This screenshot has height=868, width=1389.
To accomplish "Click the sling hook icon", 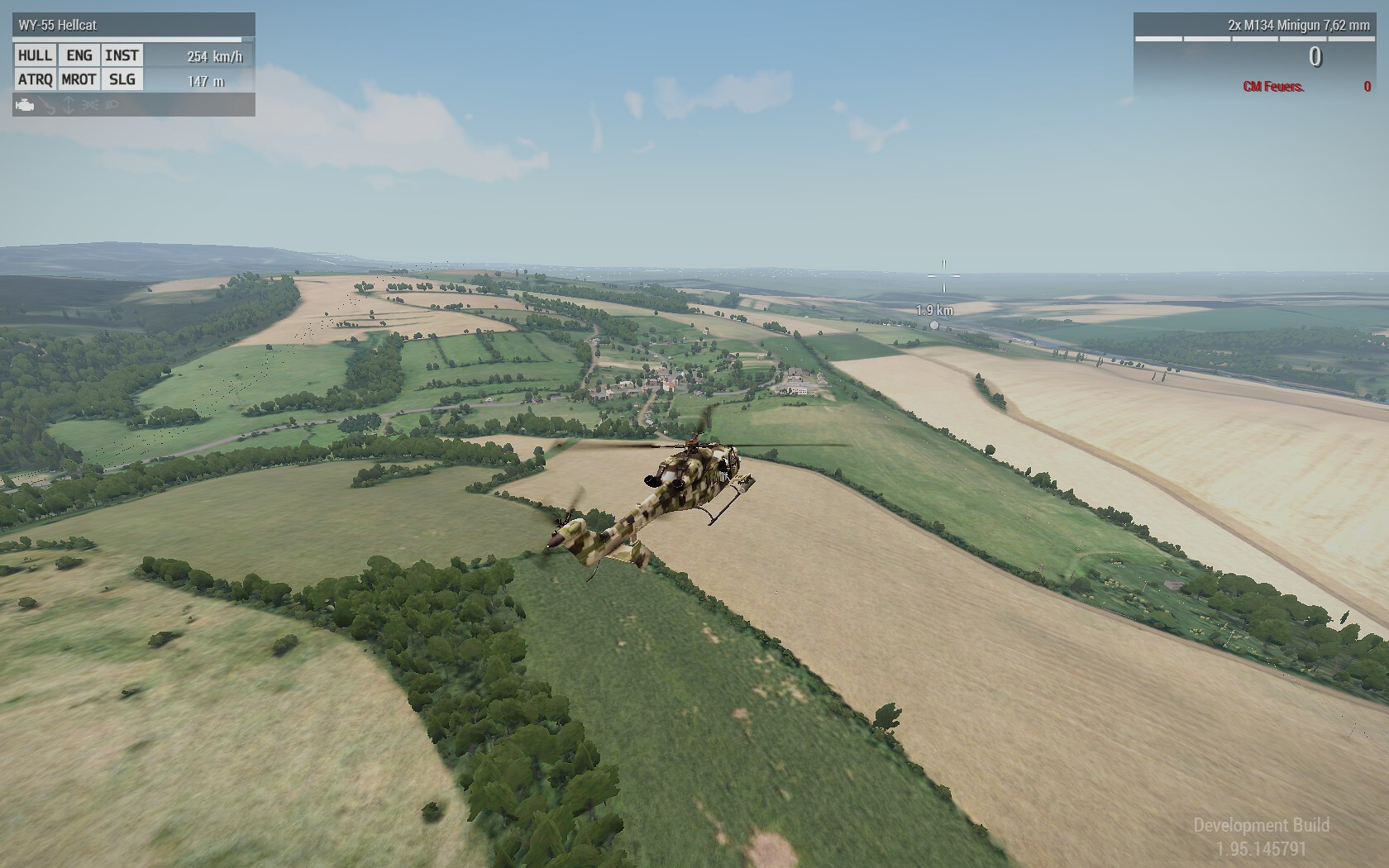I will (x=48, y=105).
